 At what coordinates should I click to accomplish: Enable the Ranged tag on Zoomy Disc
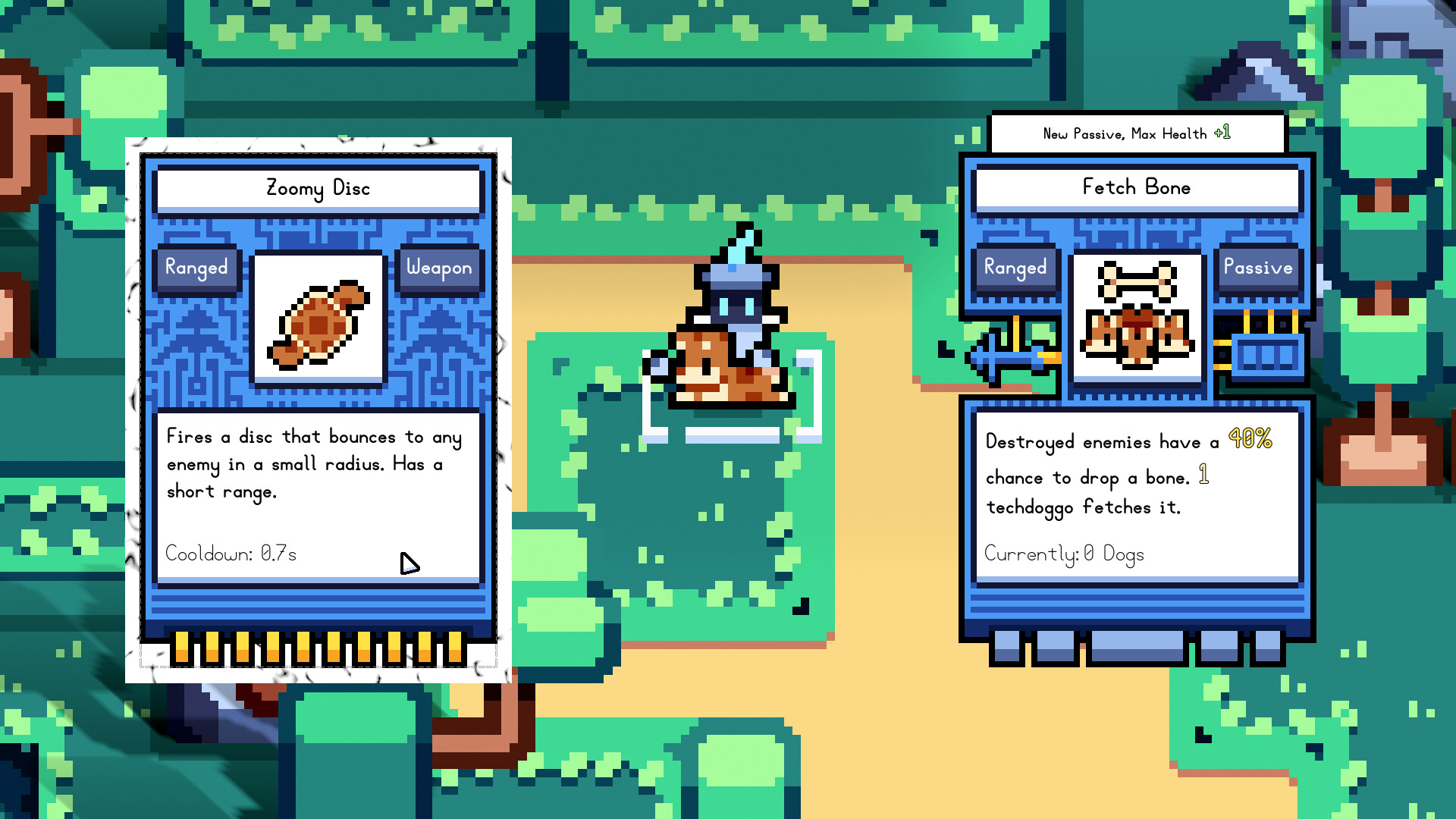(196, 268)
